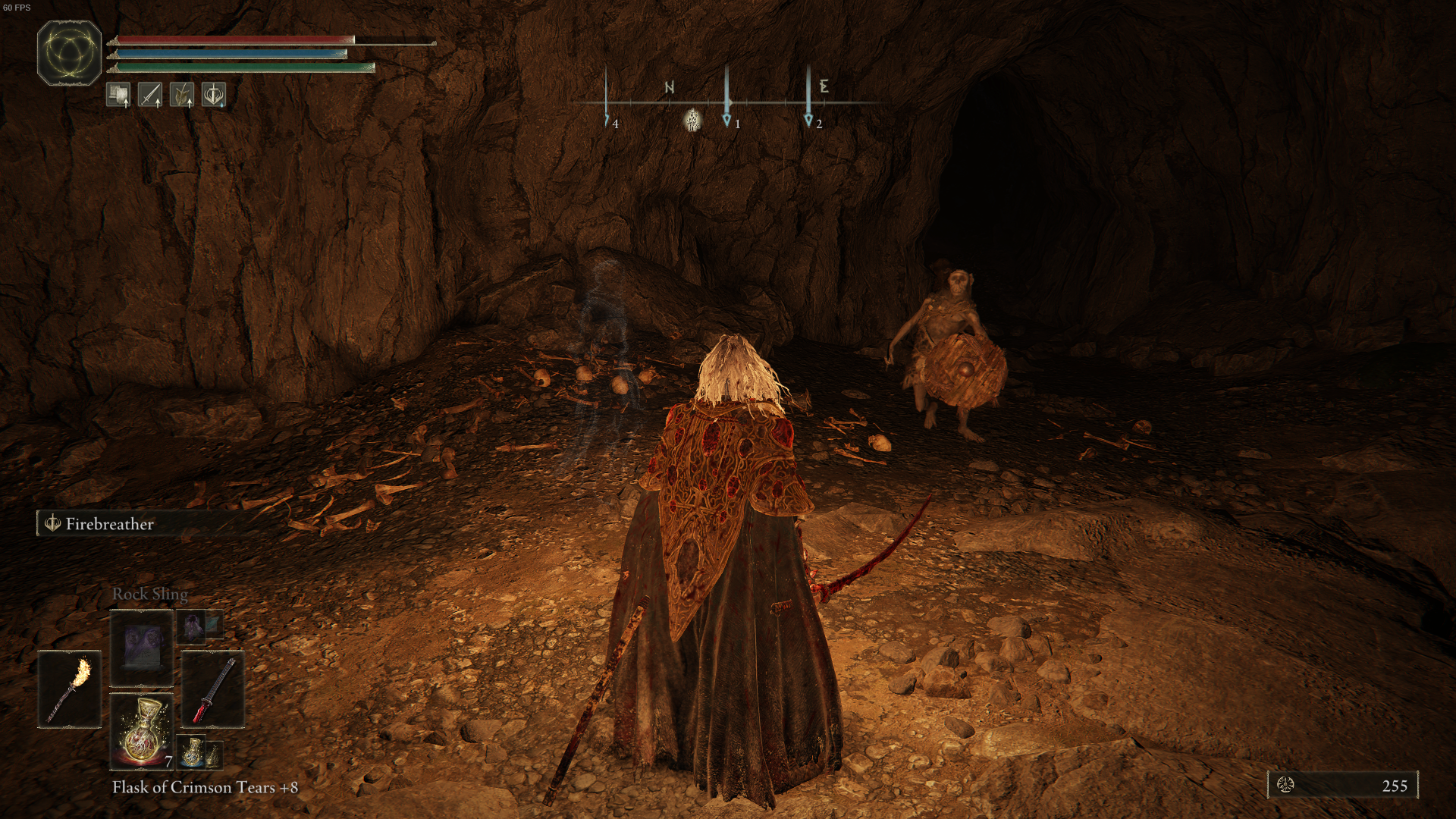The height and width of the screenshot is (819, 1456).
Task: Click the glowing white compass icon
Action: coord(692,120)
